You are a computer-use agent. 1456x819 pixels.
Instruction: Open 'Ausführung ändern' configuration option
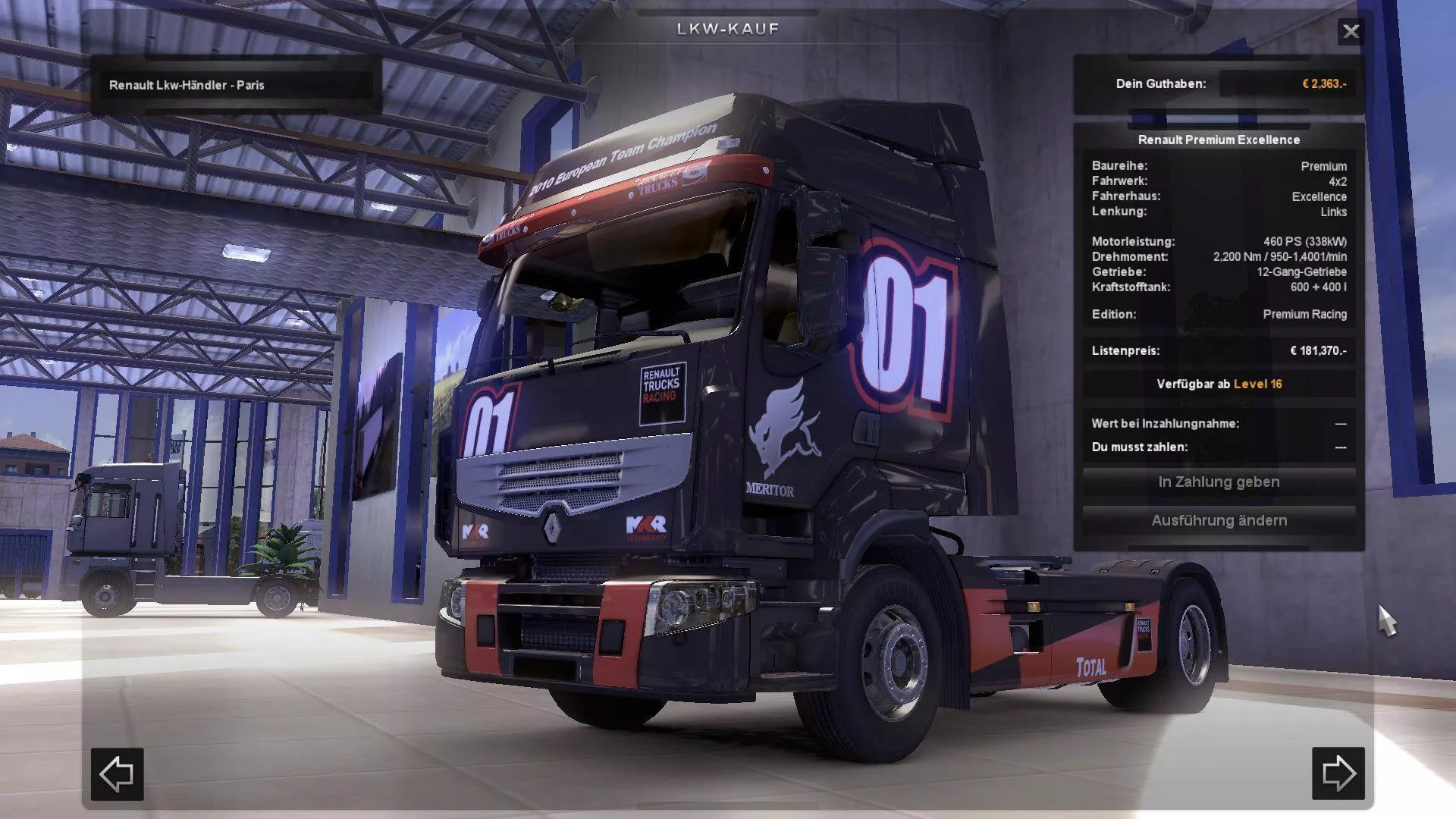1219,521
